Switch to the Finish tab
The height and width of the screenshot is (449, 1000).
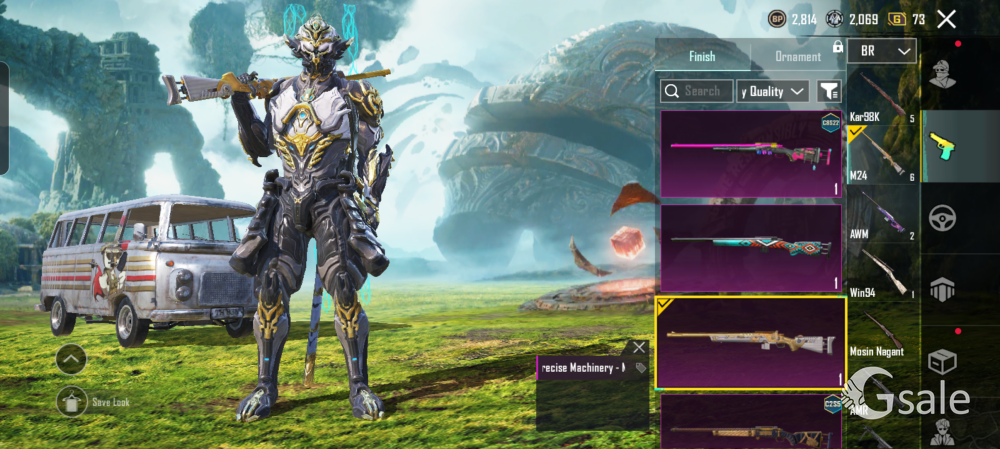[702, 56]
